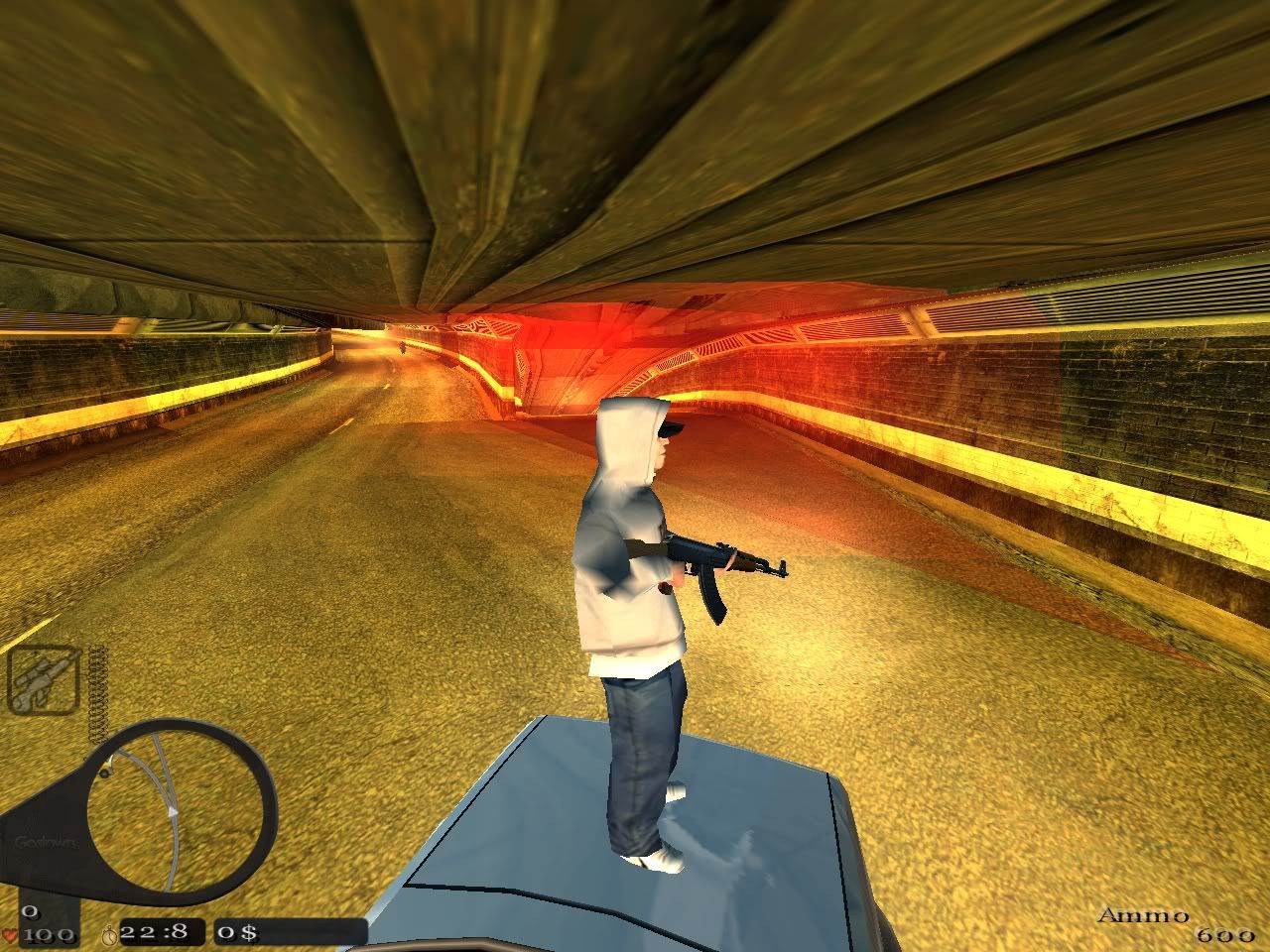Select the 0$ money field
The height and width of the screenshot is (952, 1270).
236,932
